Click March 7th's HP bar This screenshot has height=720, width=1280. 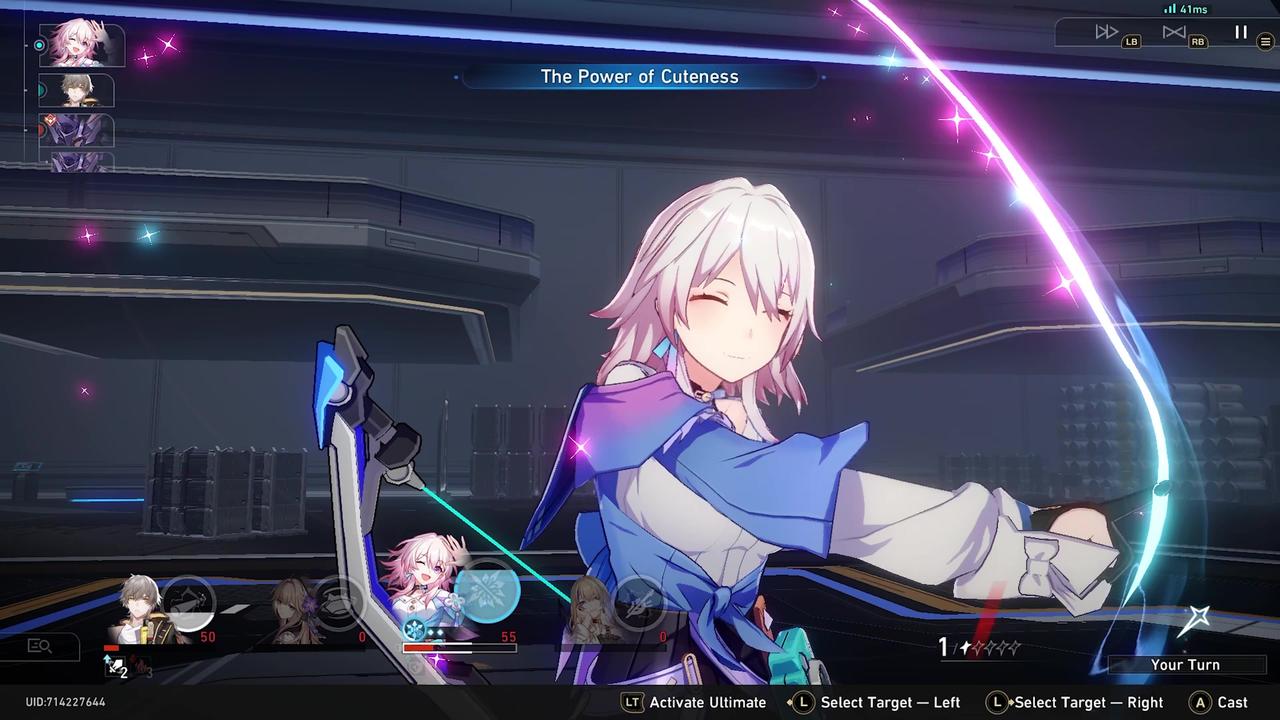(461, 647)
